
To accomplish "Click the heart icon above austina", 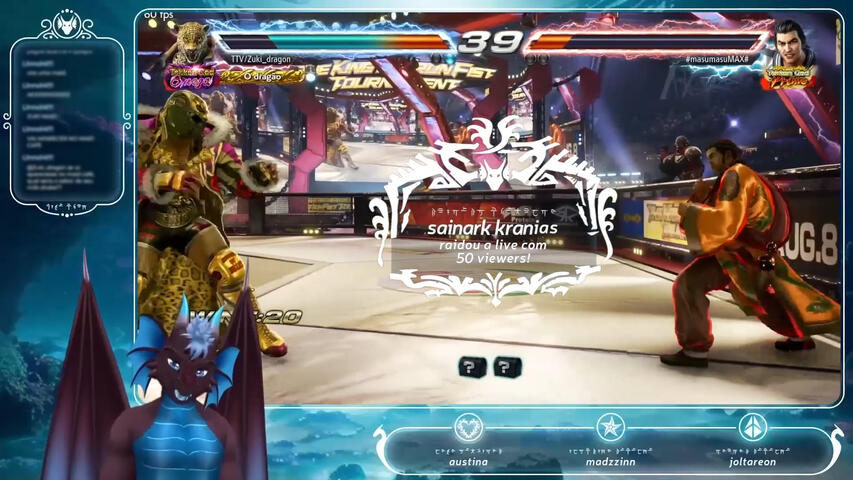I will pos(468,428).
